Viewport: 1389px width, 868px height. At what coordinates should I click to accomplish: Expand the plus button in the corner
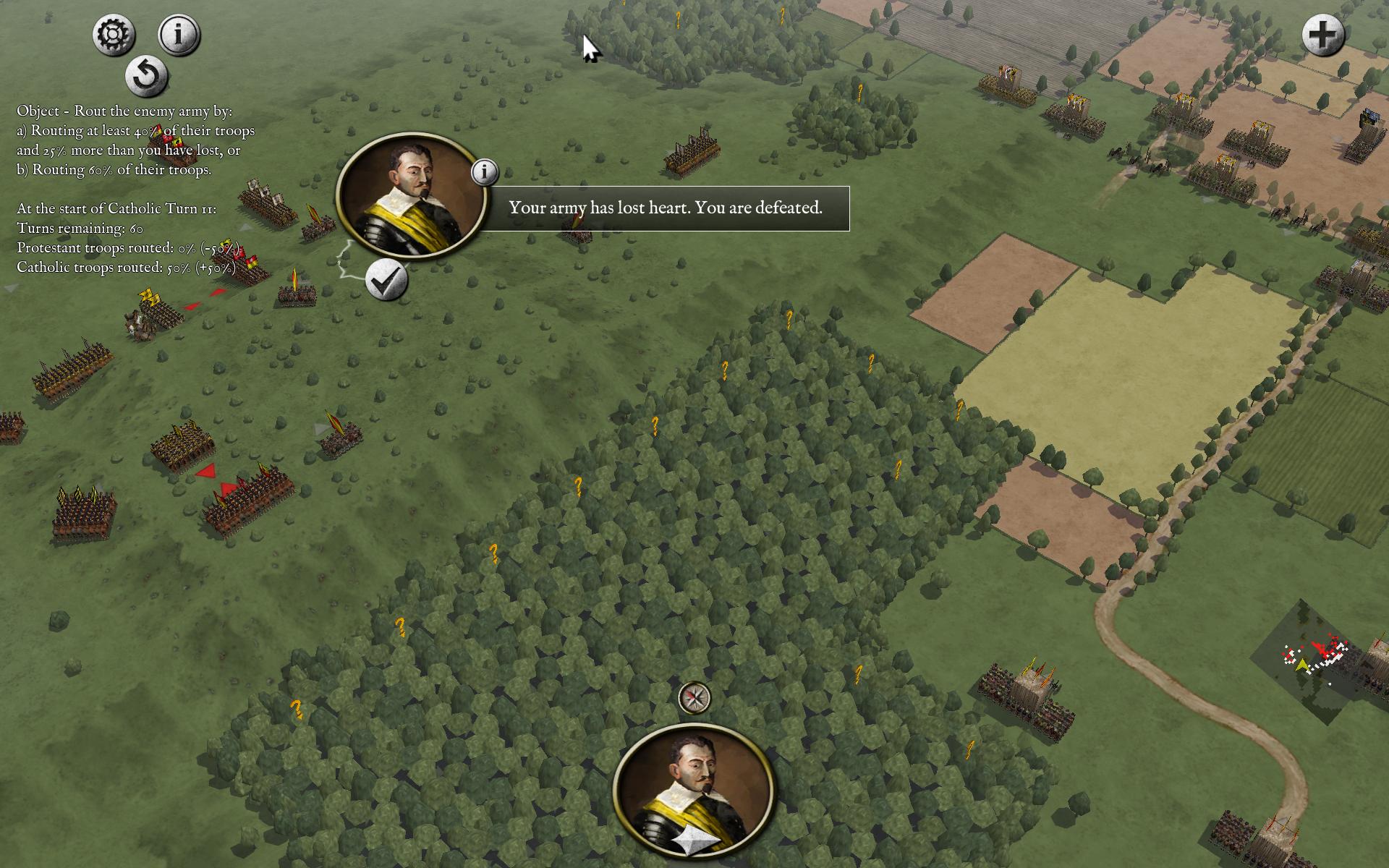(1323, 35)
